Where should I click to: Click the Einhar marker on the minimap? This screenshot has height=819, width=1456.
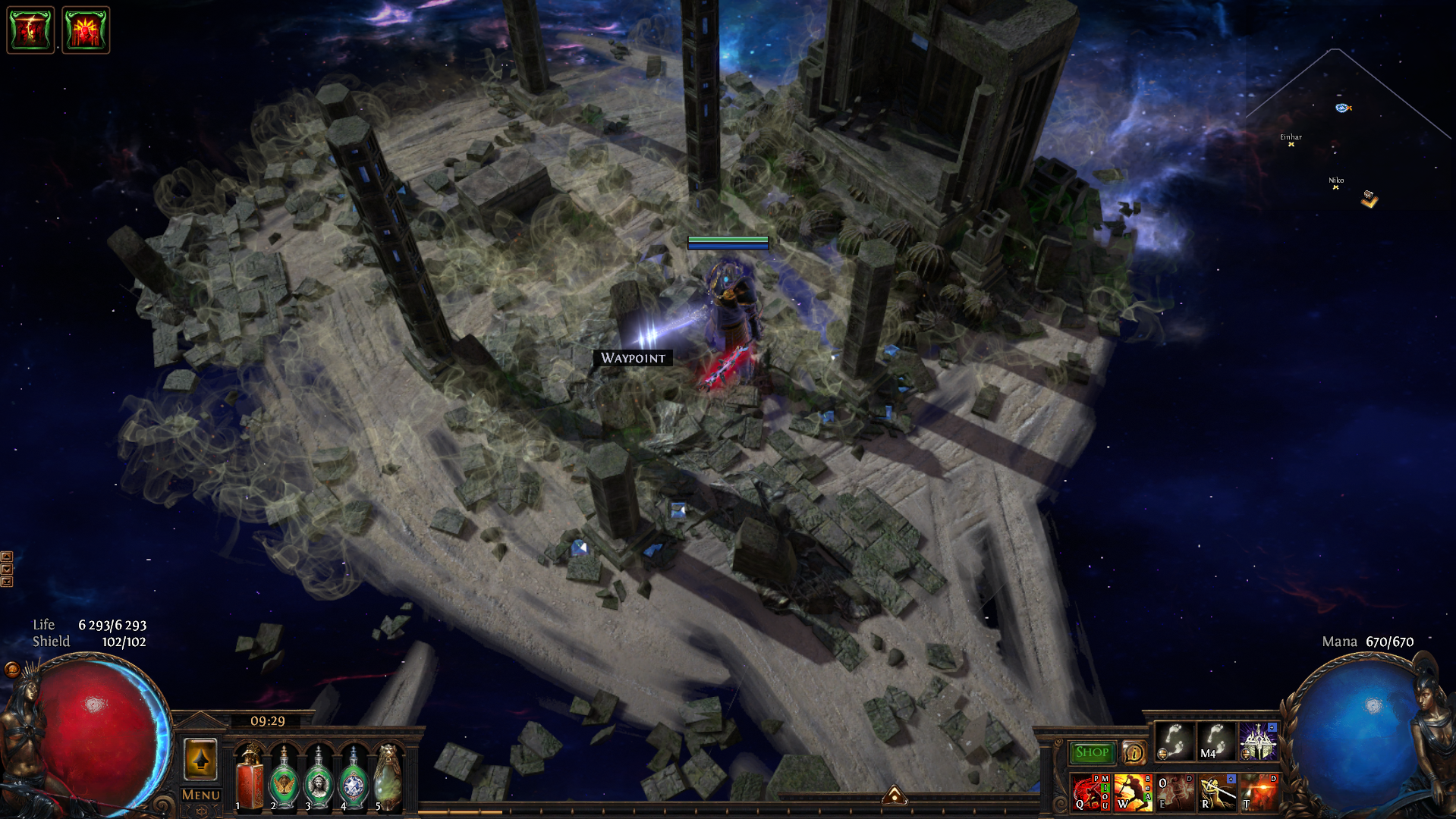click(1291, 143)
